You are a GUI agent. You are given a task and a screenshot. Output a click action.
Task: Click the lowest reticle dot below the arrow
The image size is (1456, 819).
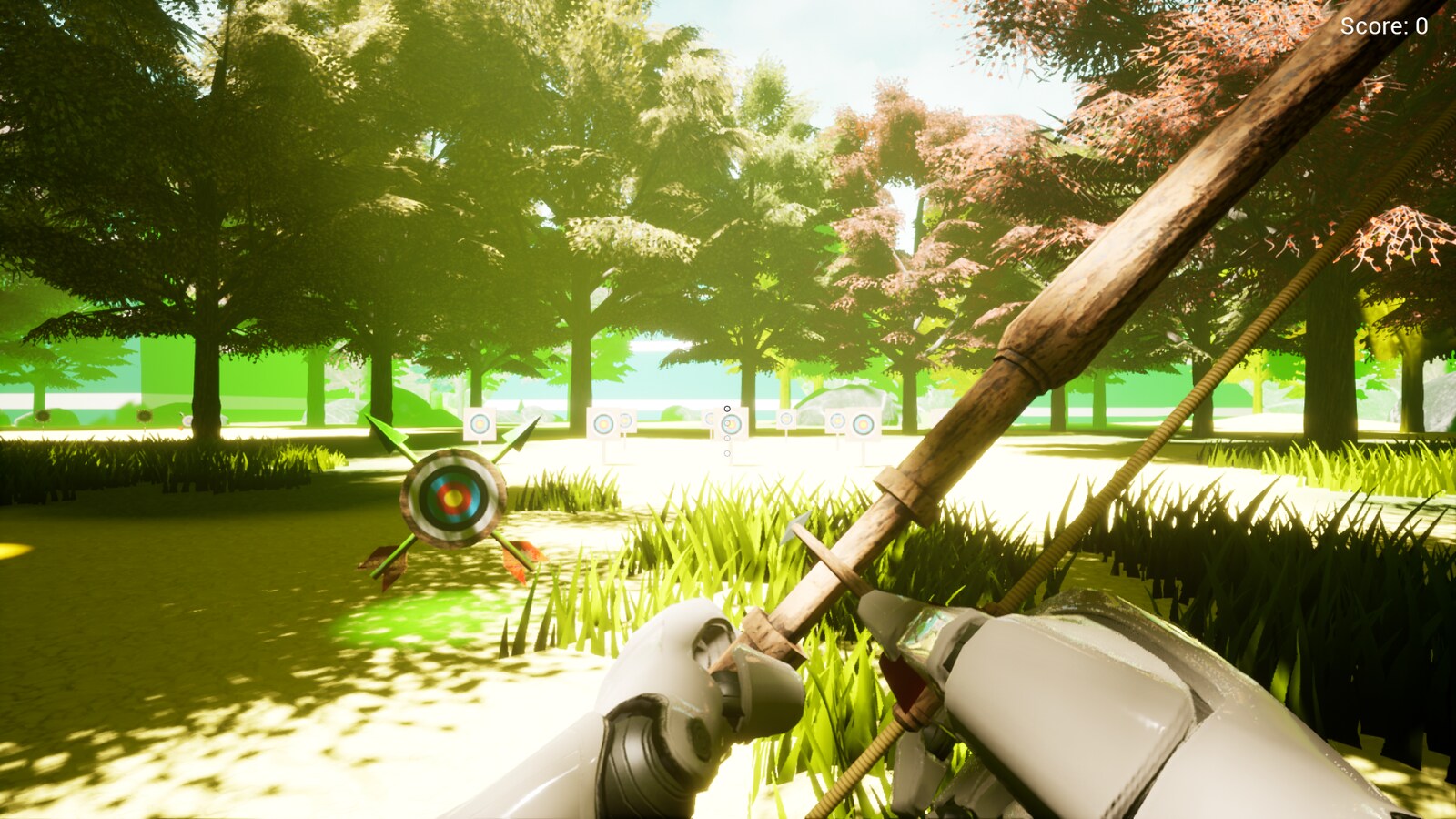click(x=727, y=453)
